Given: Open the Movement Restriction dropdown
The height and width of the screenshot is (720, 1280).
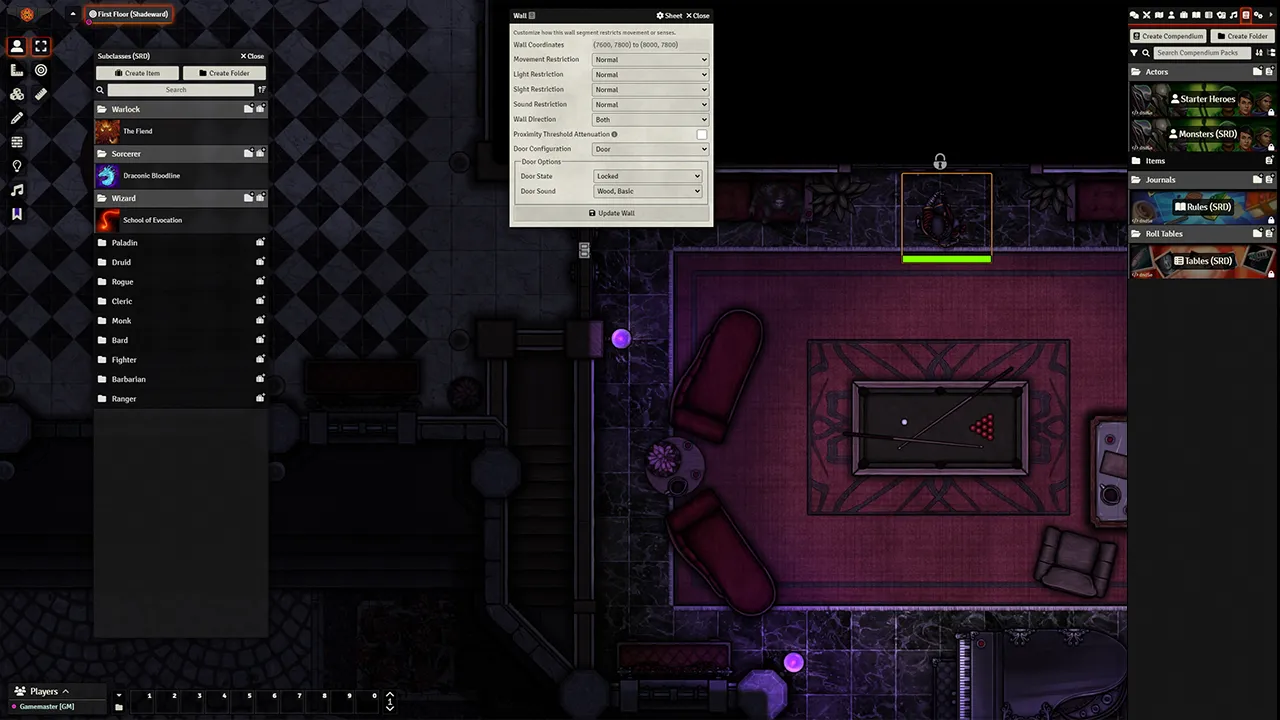Looking at the screenshot, I should (650, 60).
